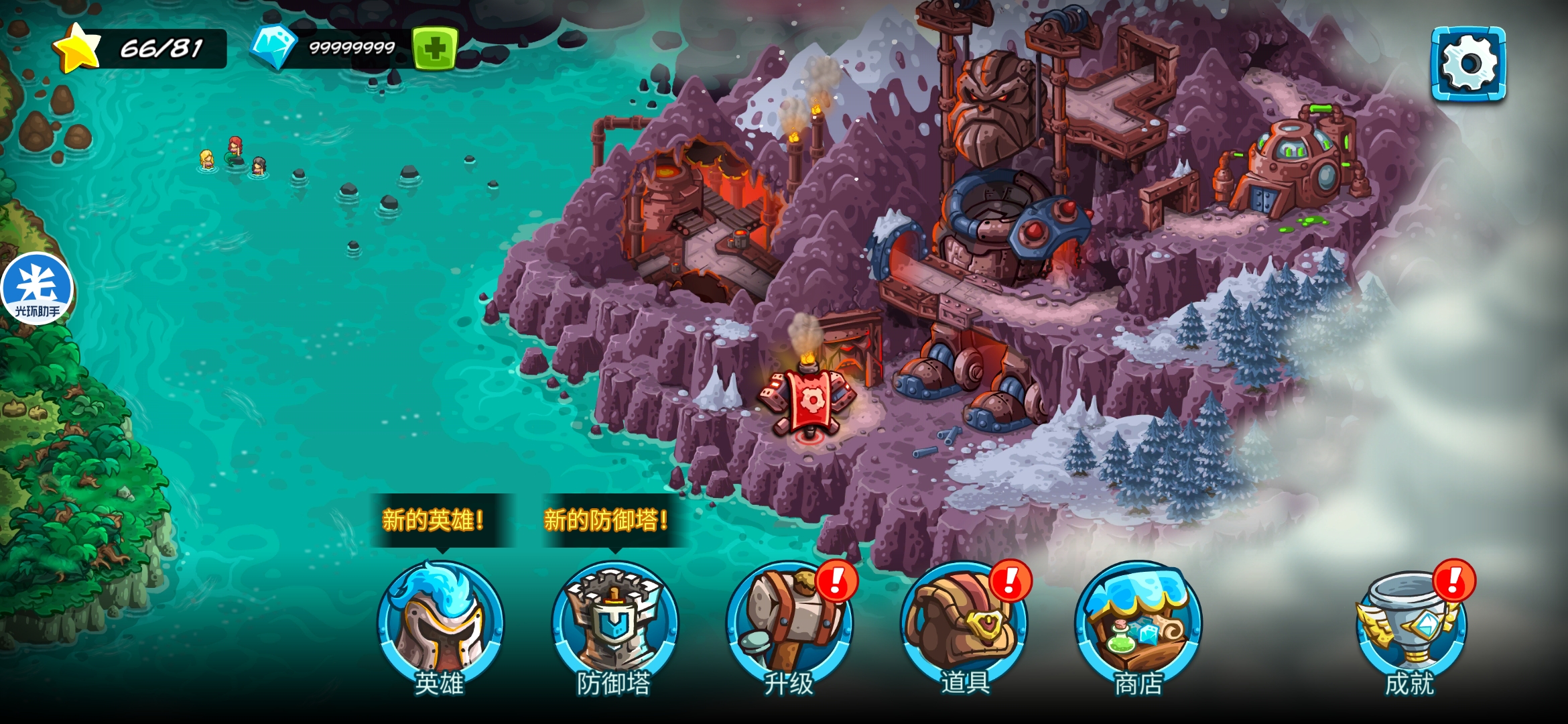Open the 光环助手 overlay assistant
This screenshot has width=1568, height=724.
coord(37,289)
